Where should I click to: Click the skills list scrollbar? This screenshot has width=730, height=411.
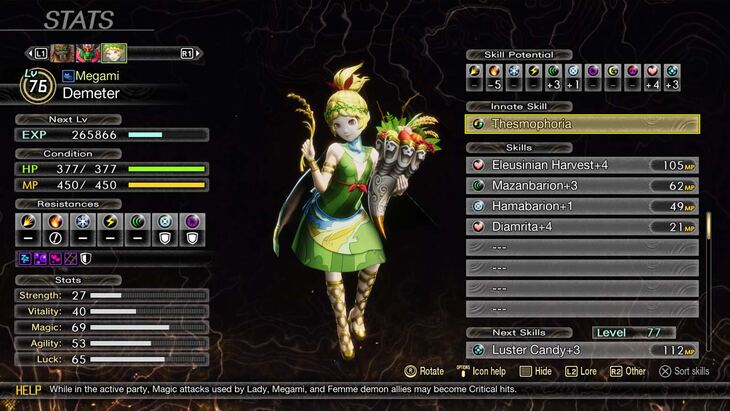[x=710, y=228]
